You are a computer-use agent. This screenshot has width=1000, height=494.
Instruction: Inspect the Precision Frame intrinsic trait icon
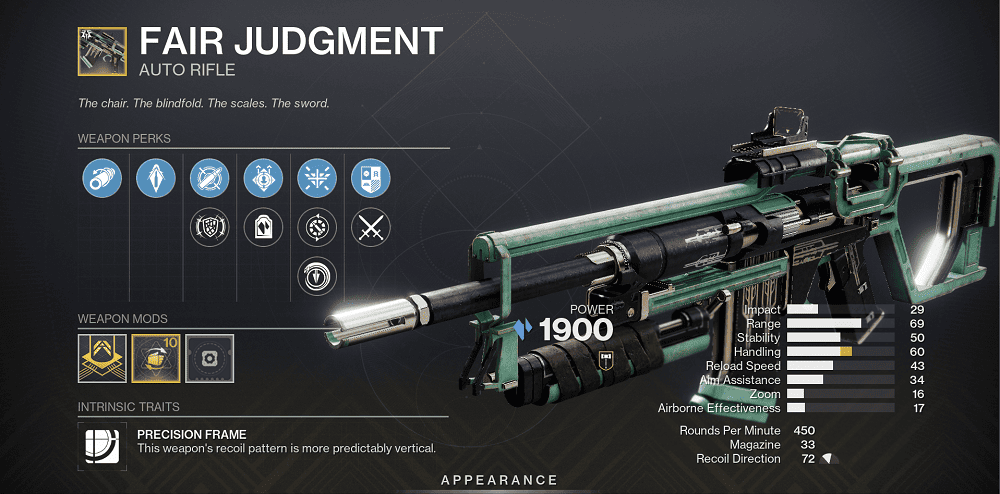(x=101, y=442)
